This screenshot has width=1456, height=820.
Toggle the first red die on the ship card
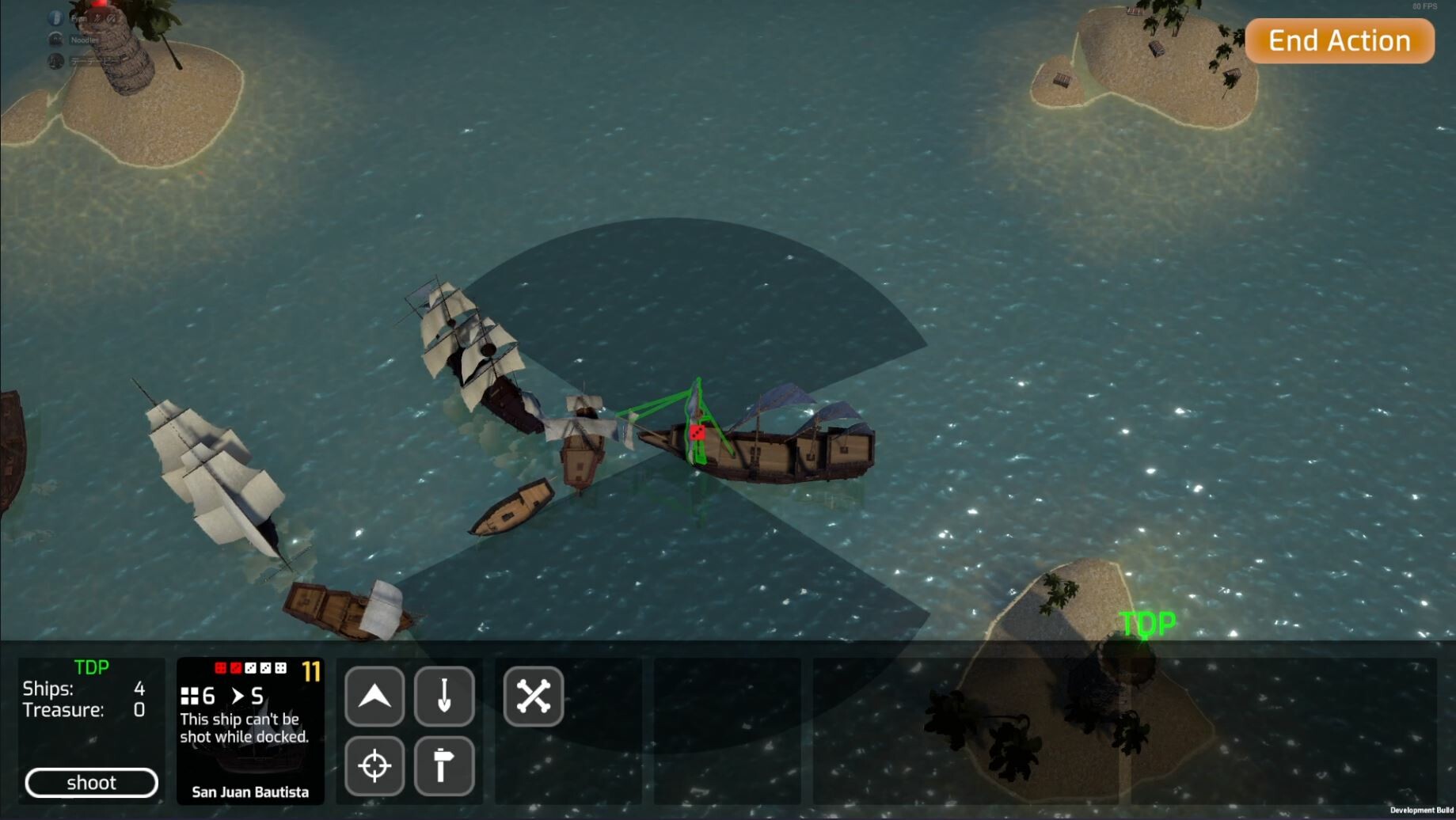click(220, 668)
